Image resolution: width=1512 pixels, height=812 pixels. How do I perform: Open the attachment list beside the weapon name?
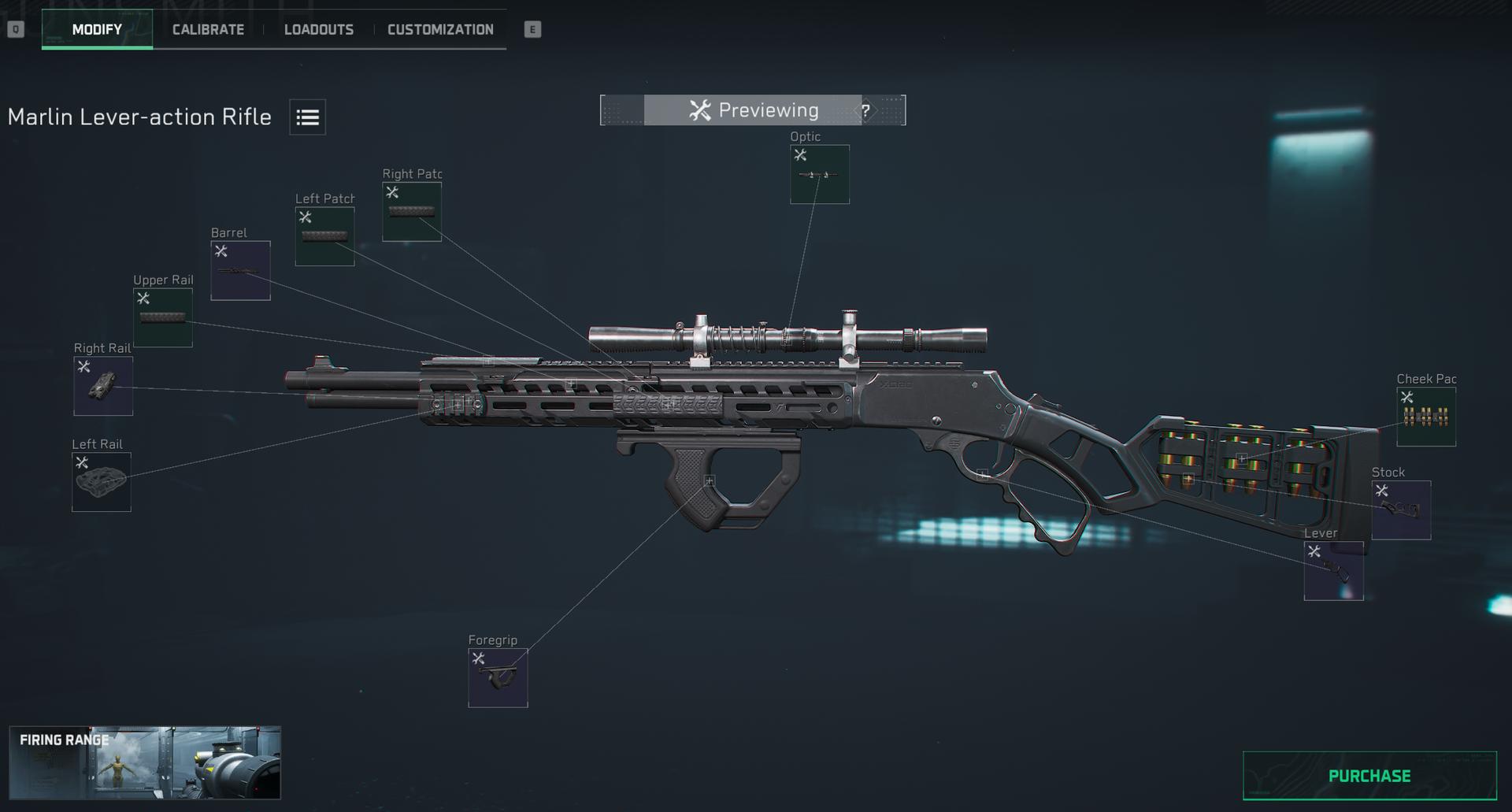coord(307,117)
